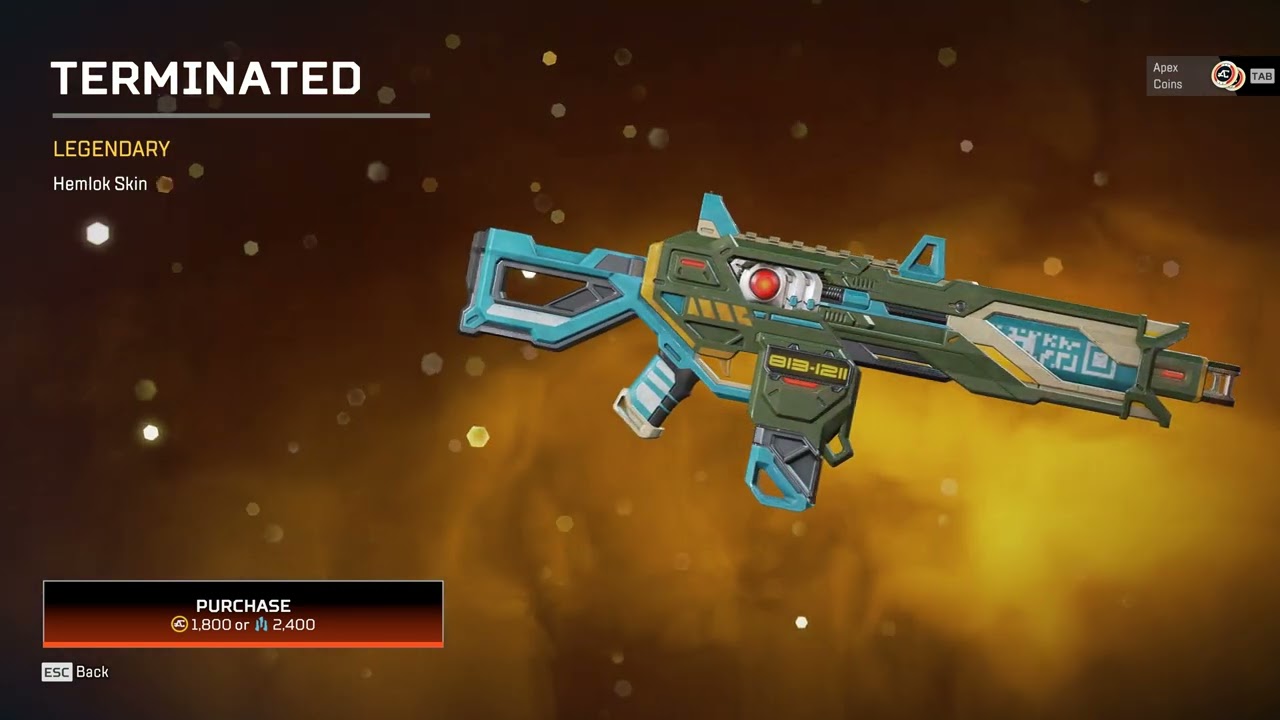Image resolution: width=1280 pixels, height=720 pixels.
Task: Expand the Hemlok Skin details
Action: coord(99,184)
